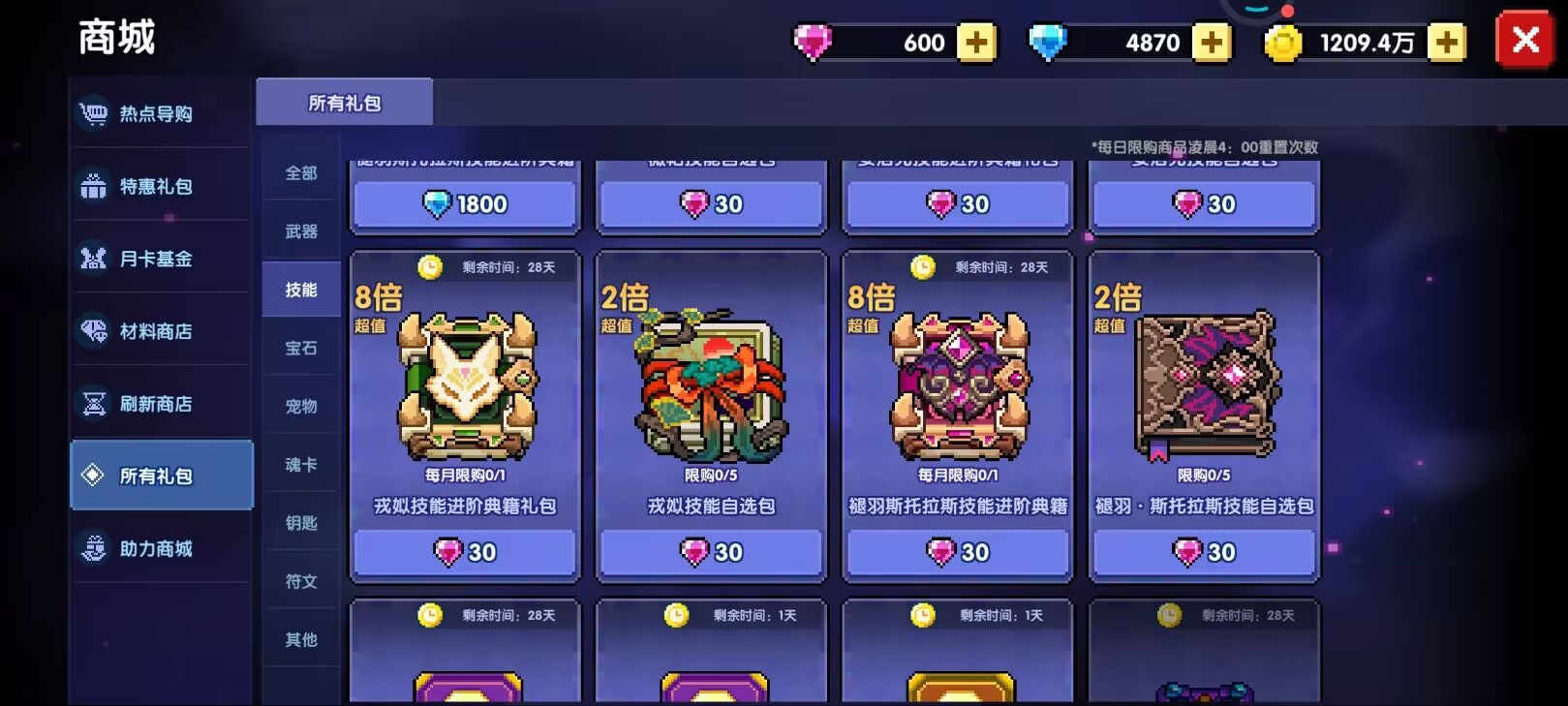Show the 武器 category
Image resolution: width=1568 pixels, height=706 pixels.
coord(301,231)
